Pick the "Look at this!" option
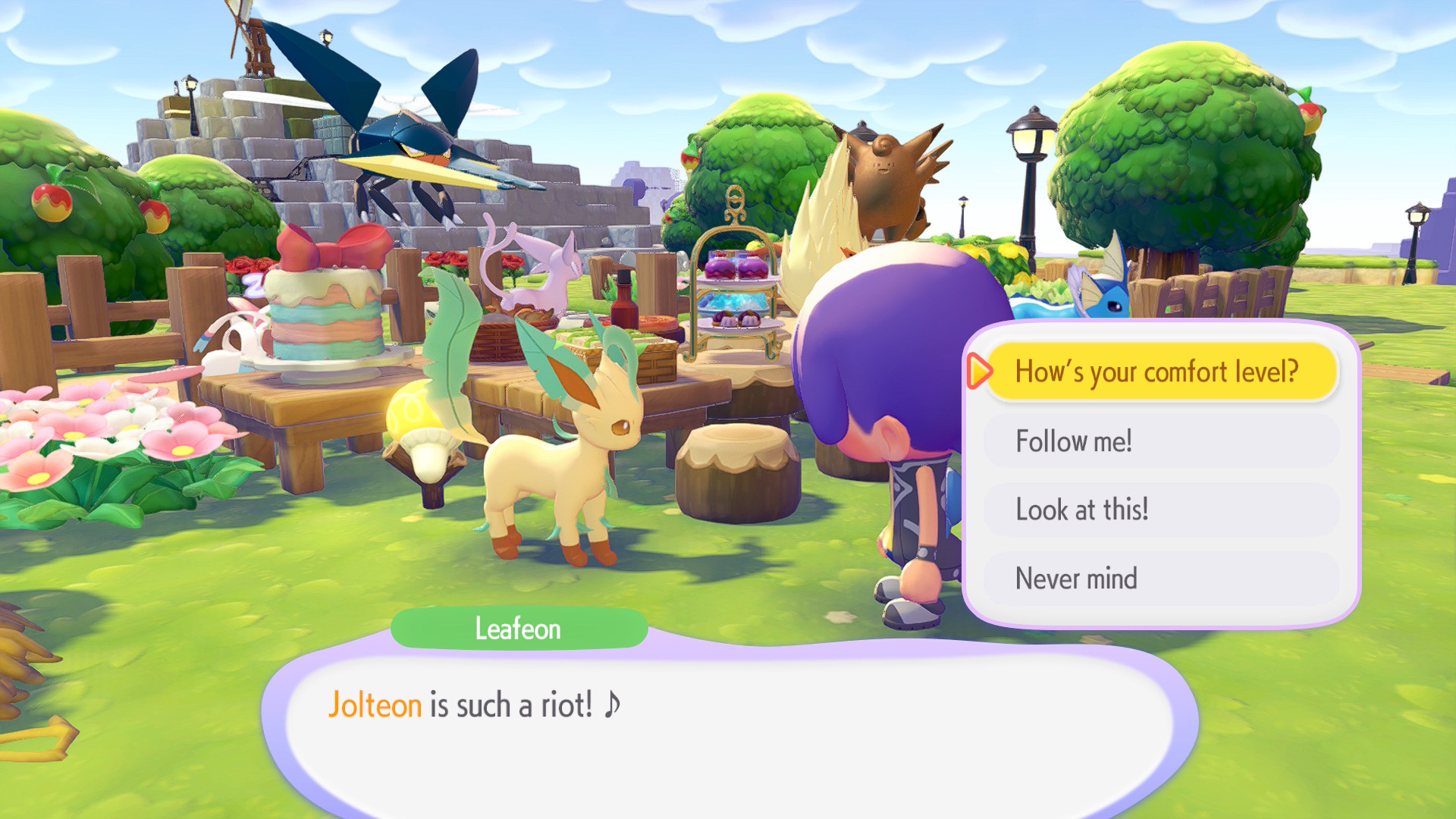1456x819 pixels. pyautogui.click(x=1160, y=509)
